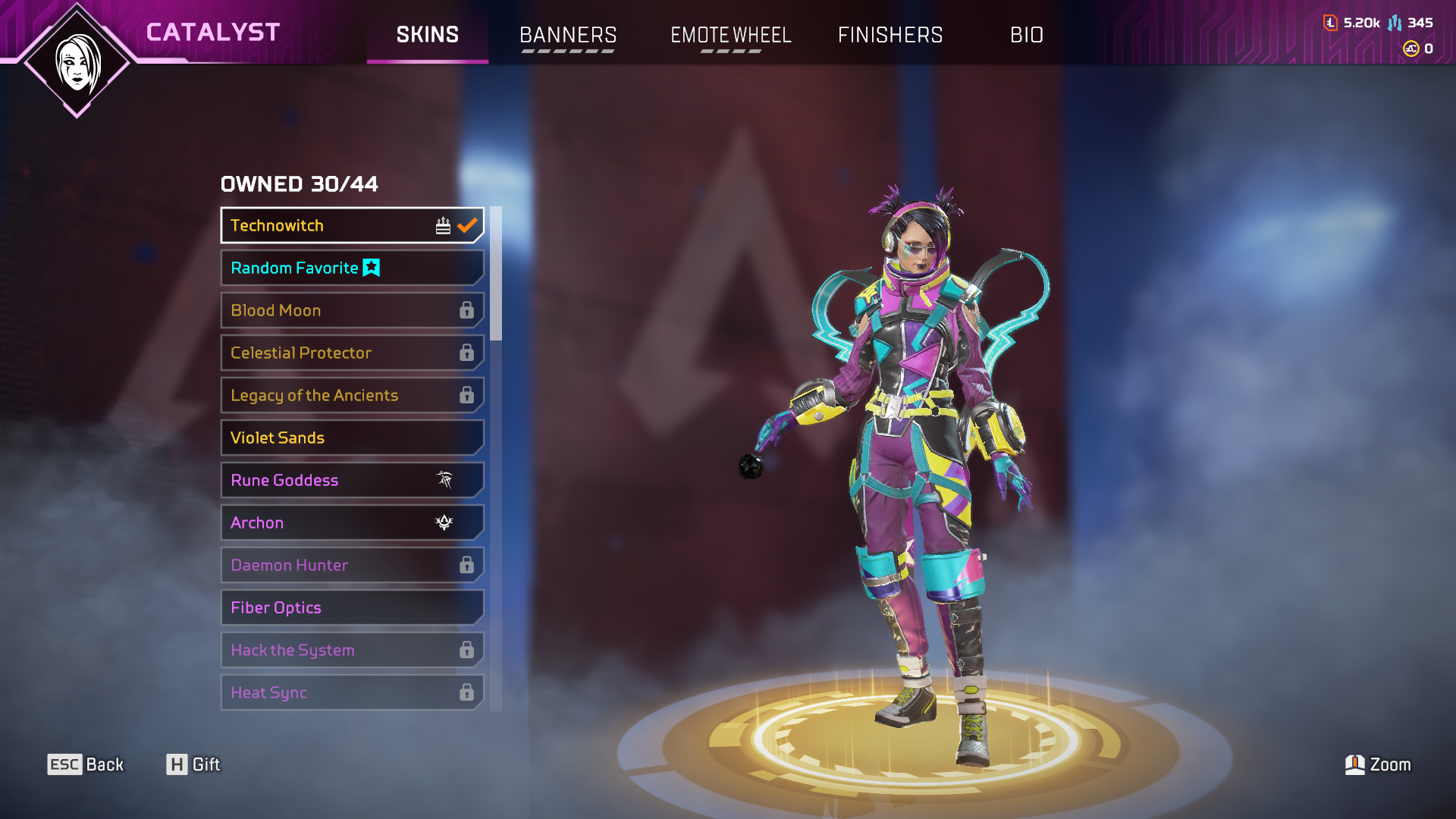
Task: Open the Gift option
Action: pos(193,764)
